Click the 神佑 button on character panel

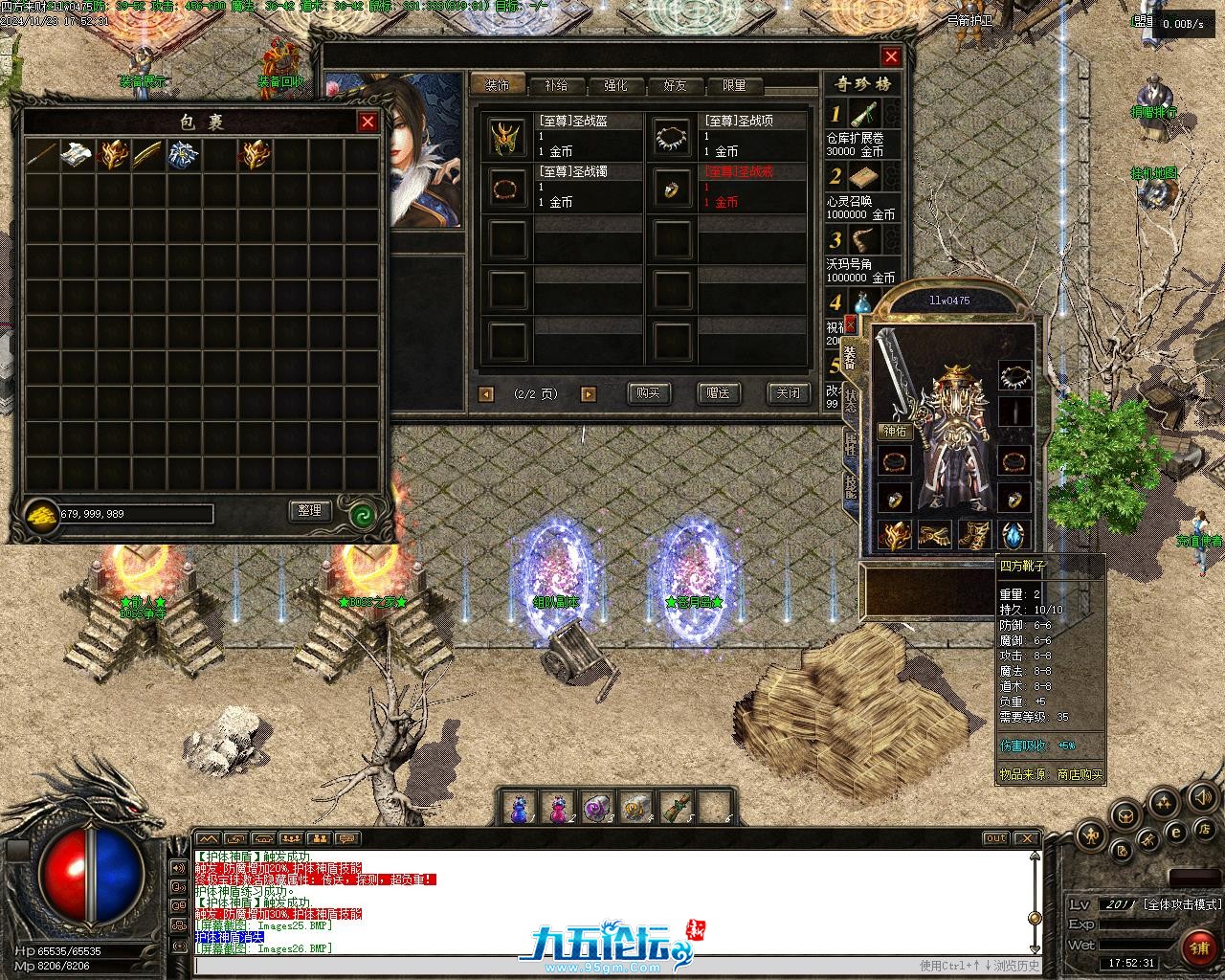click(x=894, y=432)
